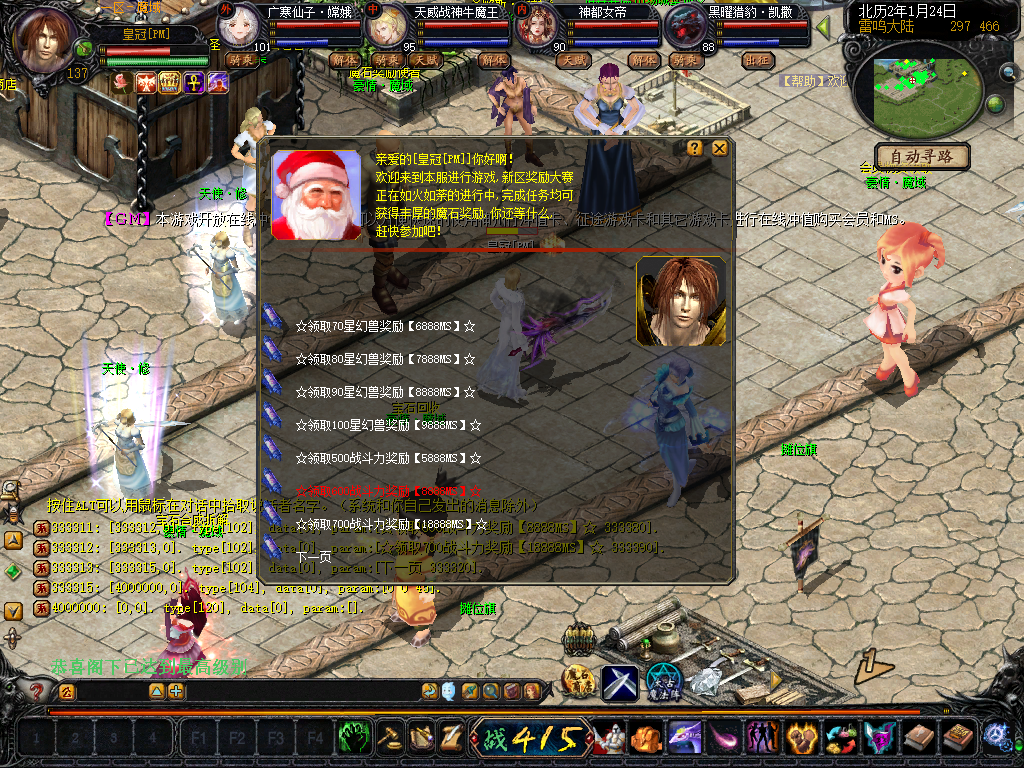The height and width of the screenshot is (768, 1024).
Task: Claim the 100-star pet reward 9888MS
Action: [385, 425]
